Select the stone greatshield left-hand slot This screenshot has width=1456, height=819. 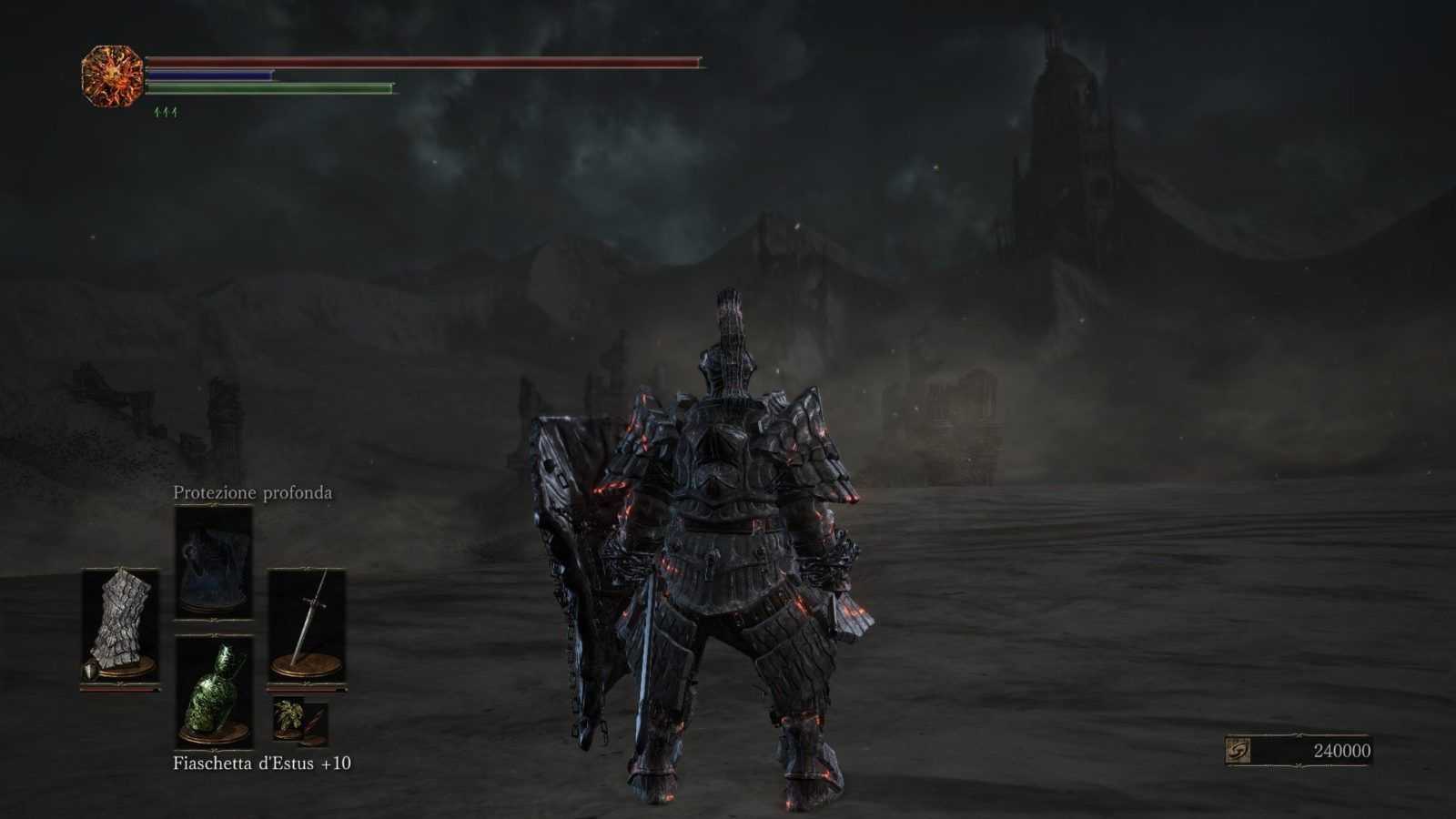click(x=119, y=625)
